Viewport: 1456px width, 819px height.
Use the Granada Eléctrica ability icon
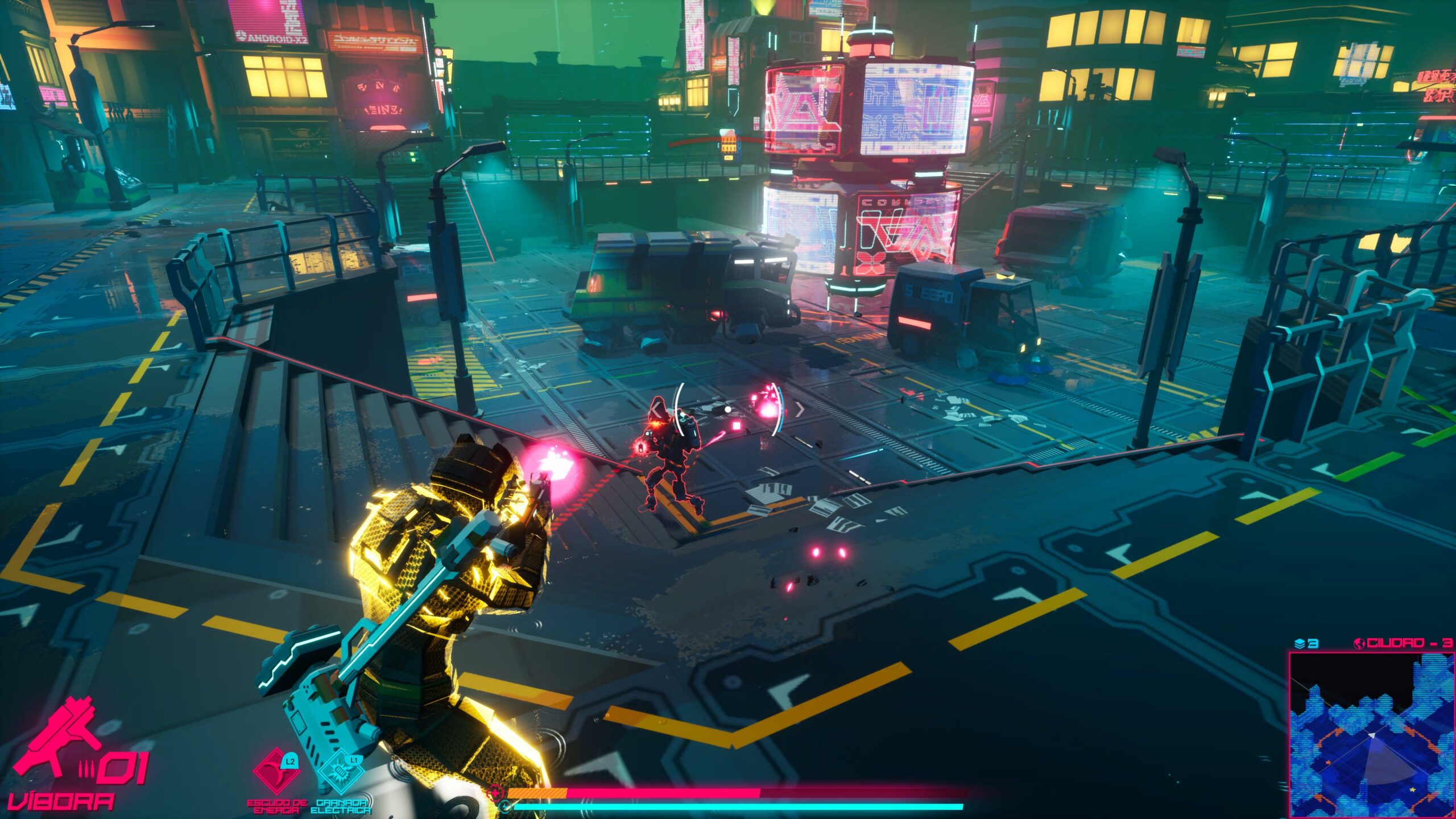[340, 773]
